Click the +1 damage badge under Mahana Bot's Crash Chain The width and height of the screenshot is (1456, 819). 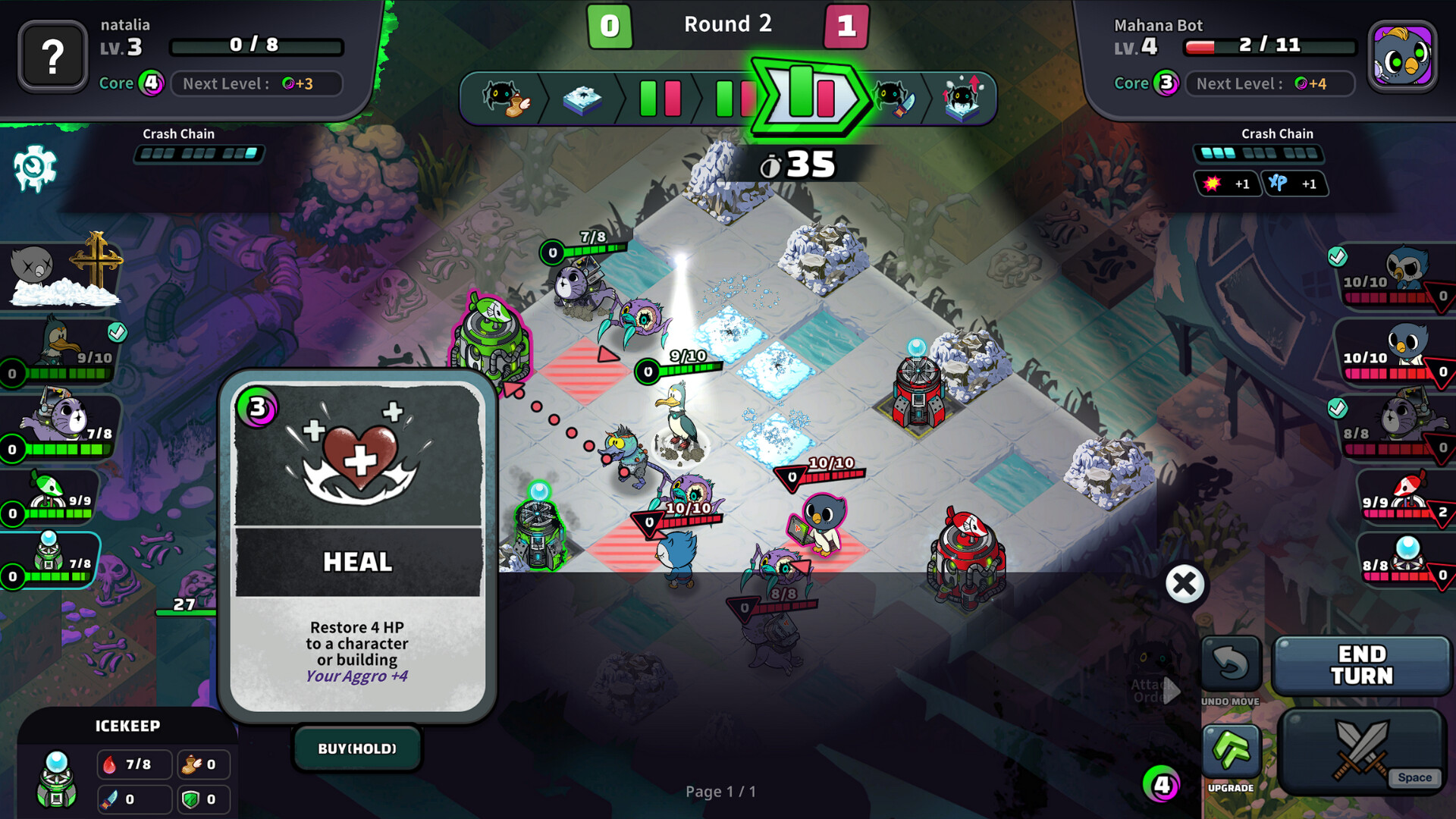coord(1228,184)
